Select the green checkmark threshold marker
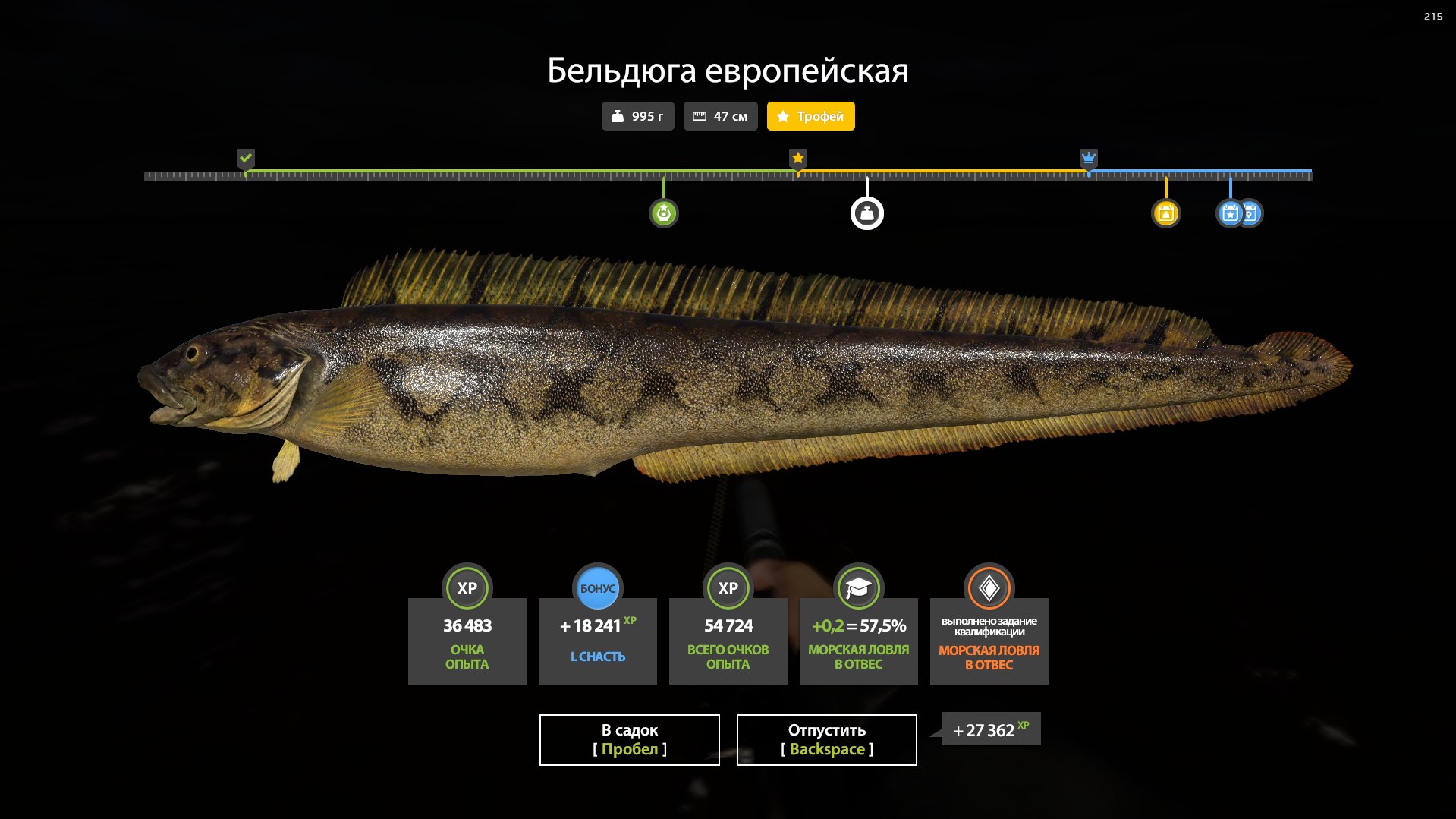Screen dimensions: 1456x819 [245, 159]
